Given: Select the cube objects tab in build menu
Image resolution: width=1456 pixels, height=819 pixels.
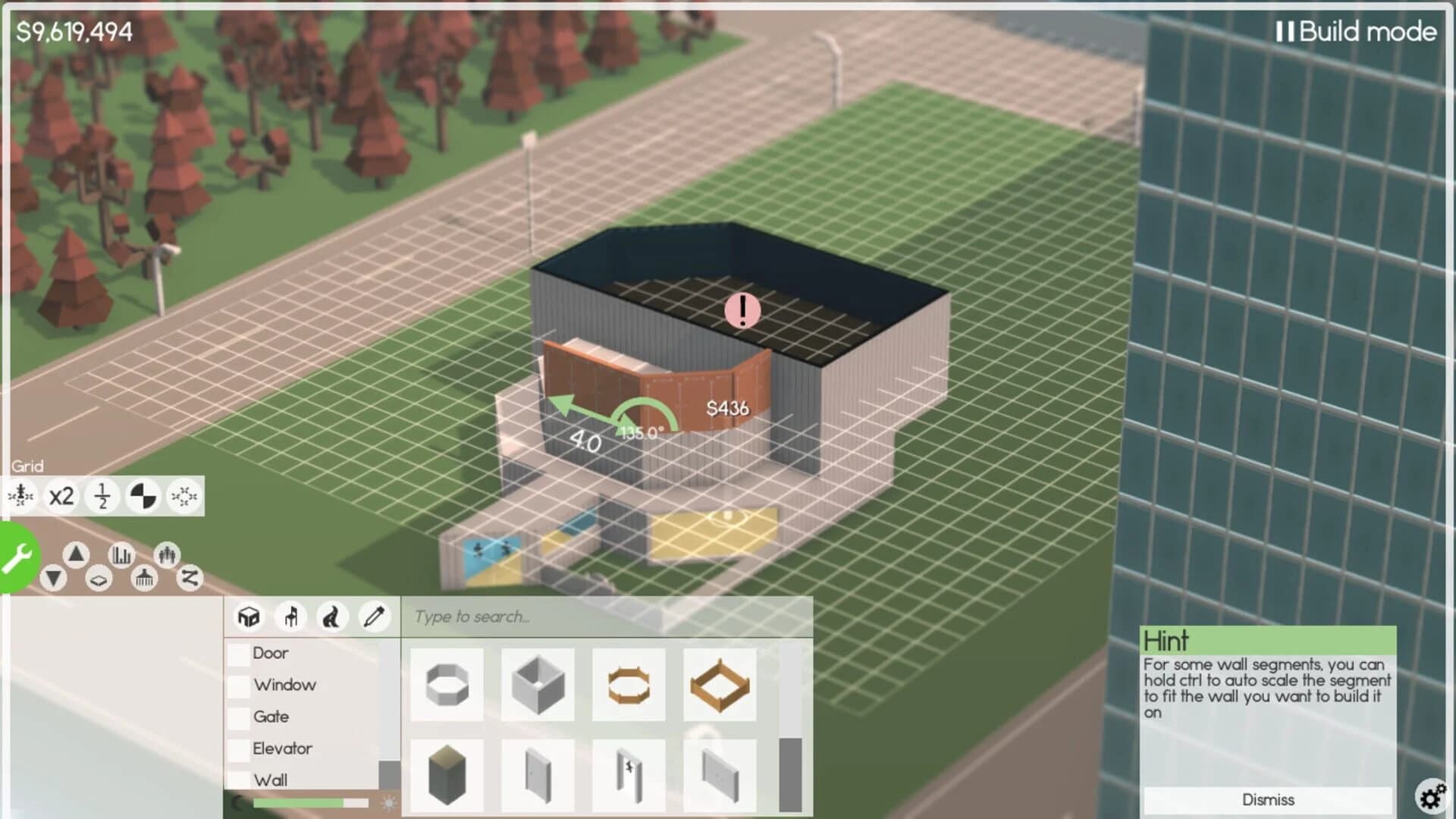Looking at the screenshot, I should click(x=249, y=617).
